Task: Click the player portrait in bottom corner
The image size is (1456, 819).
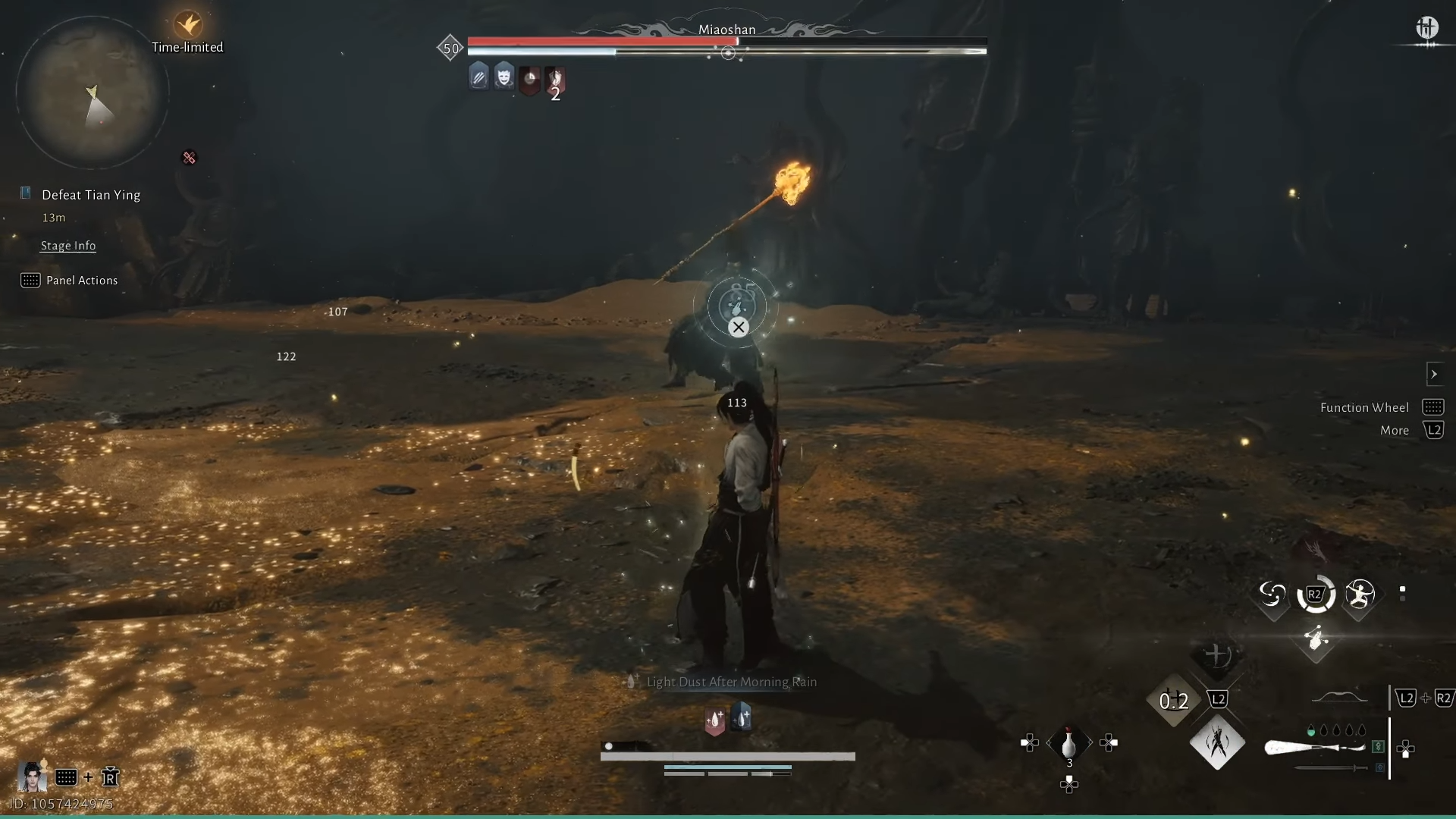Action: pyautogui.click(x=32, y=777)
